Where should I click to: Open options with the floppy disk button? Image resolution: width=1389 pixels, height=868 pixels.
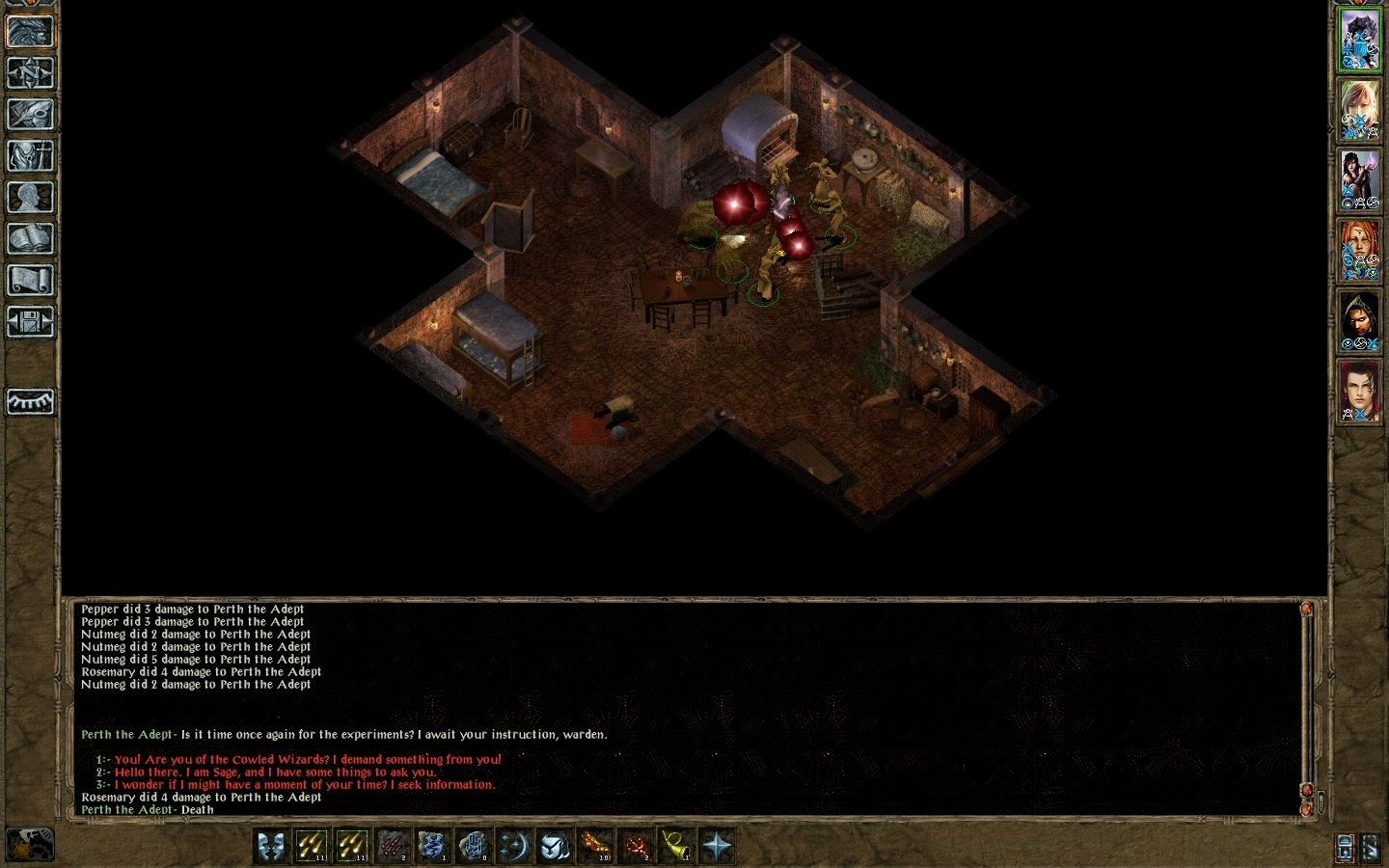pyautogui.click(x=30, y=321)
